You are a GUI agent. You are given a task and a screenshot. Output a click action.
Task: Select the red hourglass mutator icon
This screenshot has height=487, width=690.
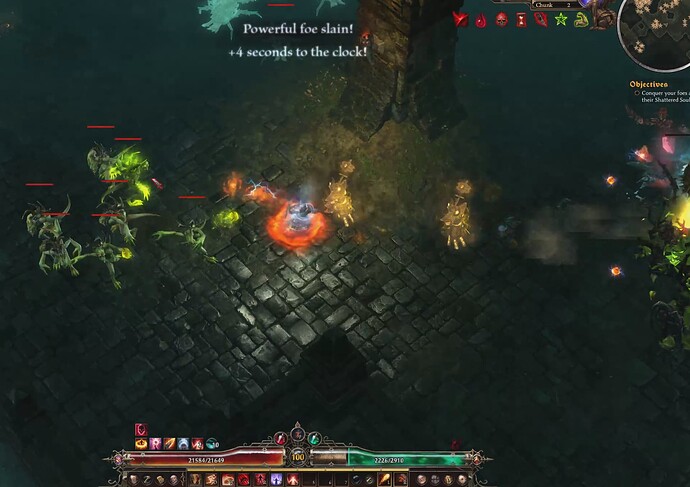(x=522, y=19)
